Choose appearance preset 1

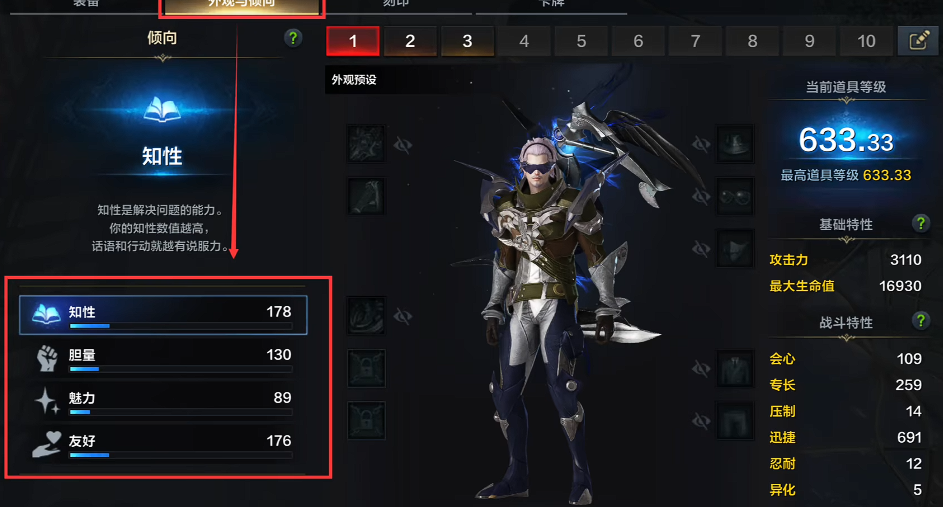352,41
